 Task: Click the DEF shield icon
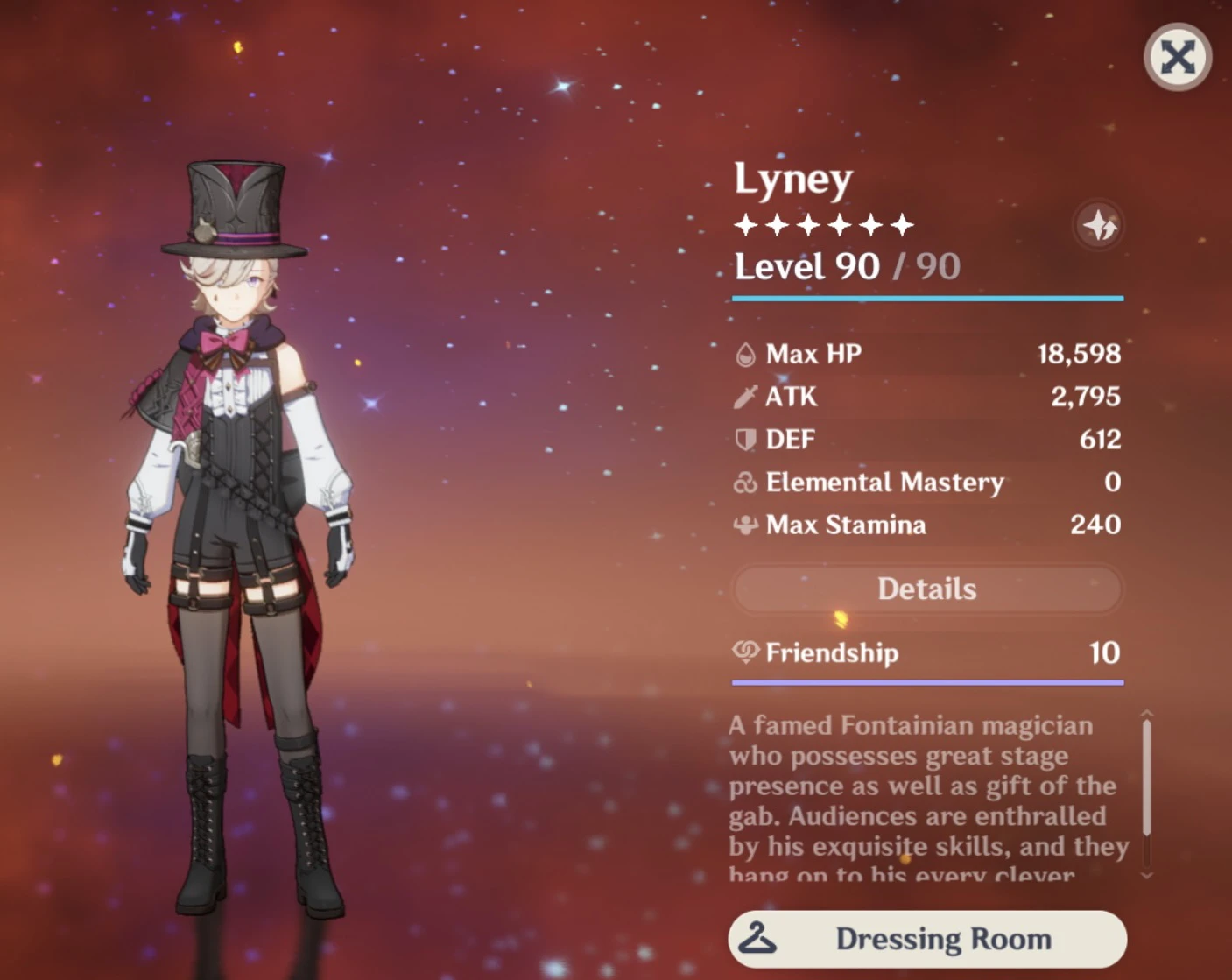point(746,440)
